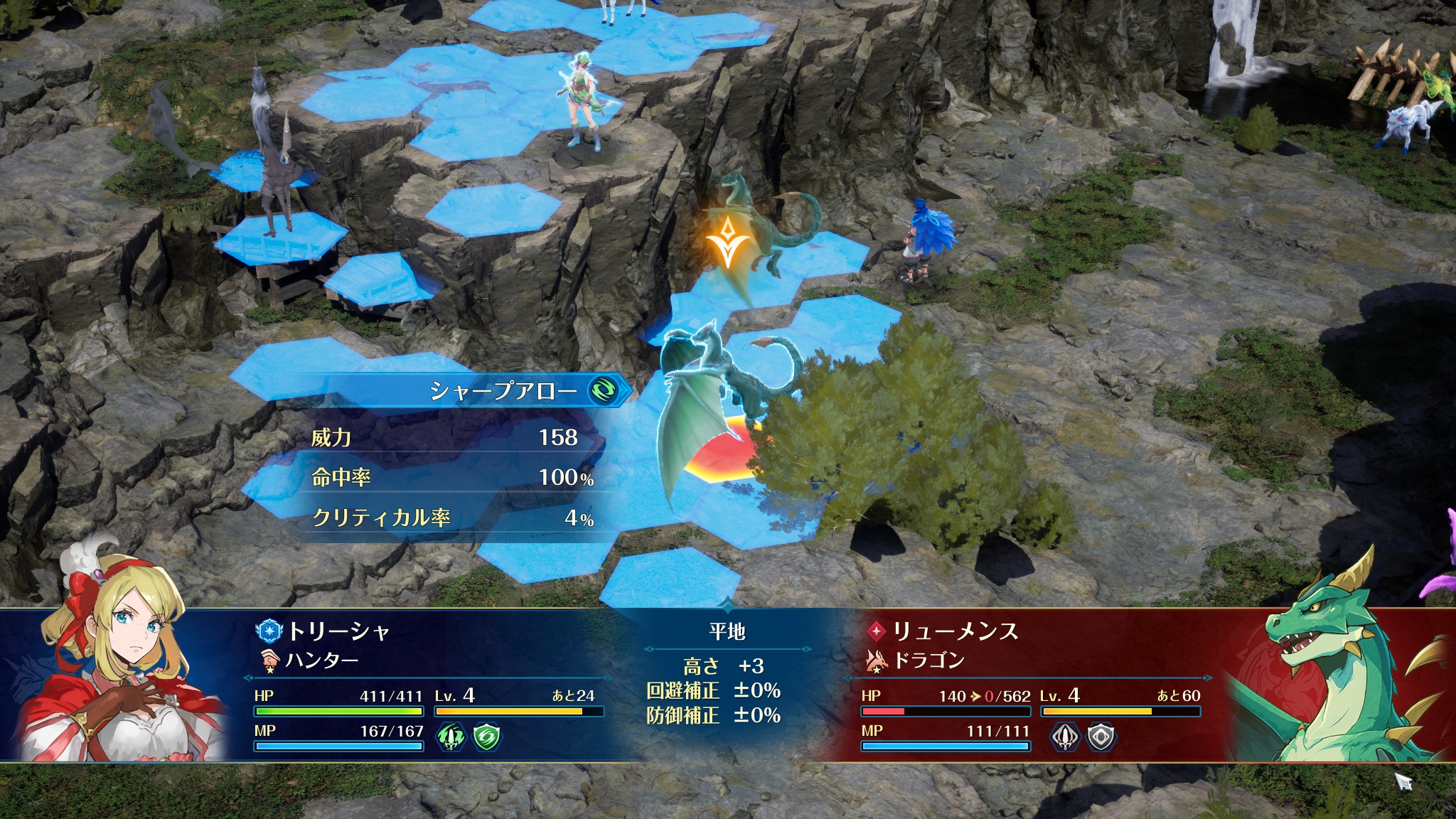1456x819 pixels.
Task: Click the dragon's grey weapon icon
Action: point(1064,737)
